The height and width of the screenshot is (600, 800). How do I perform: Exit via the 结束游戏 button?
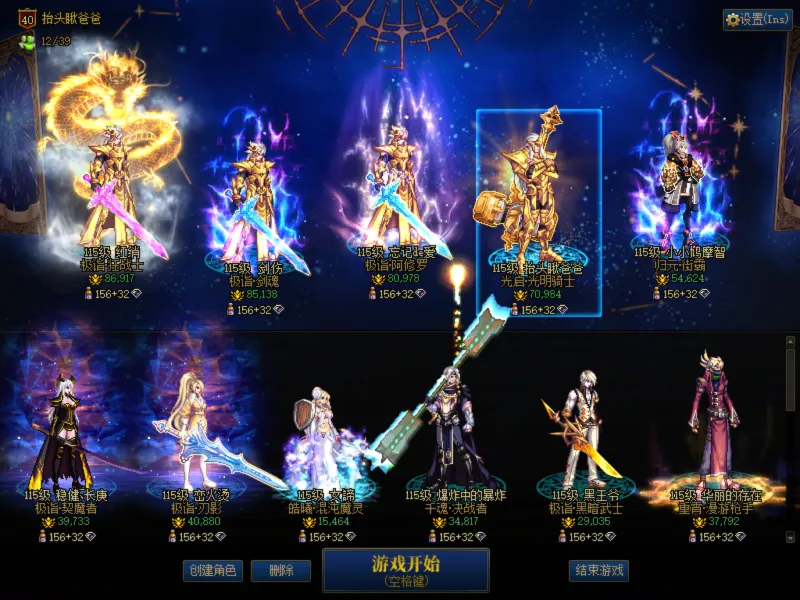click(x=599, y=571)
